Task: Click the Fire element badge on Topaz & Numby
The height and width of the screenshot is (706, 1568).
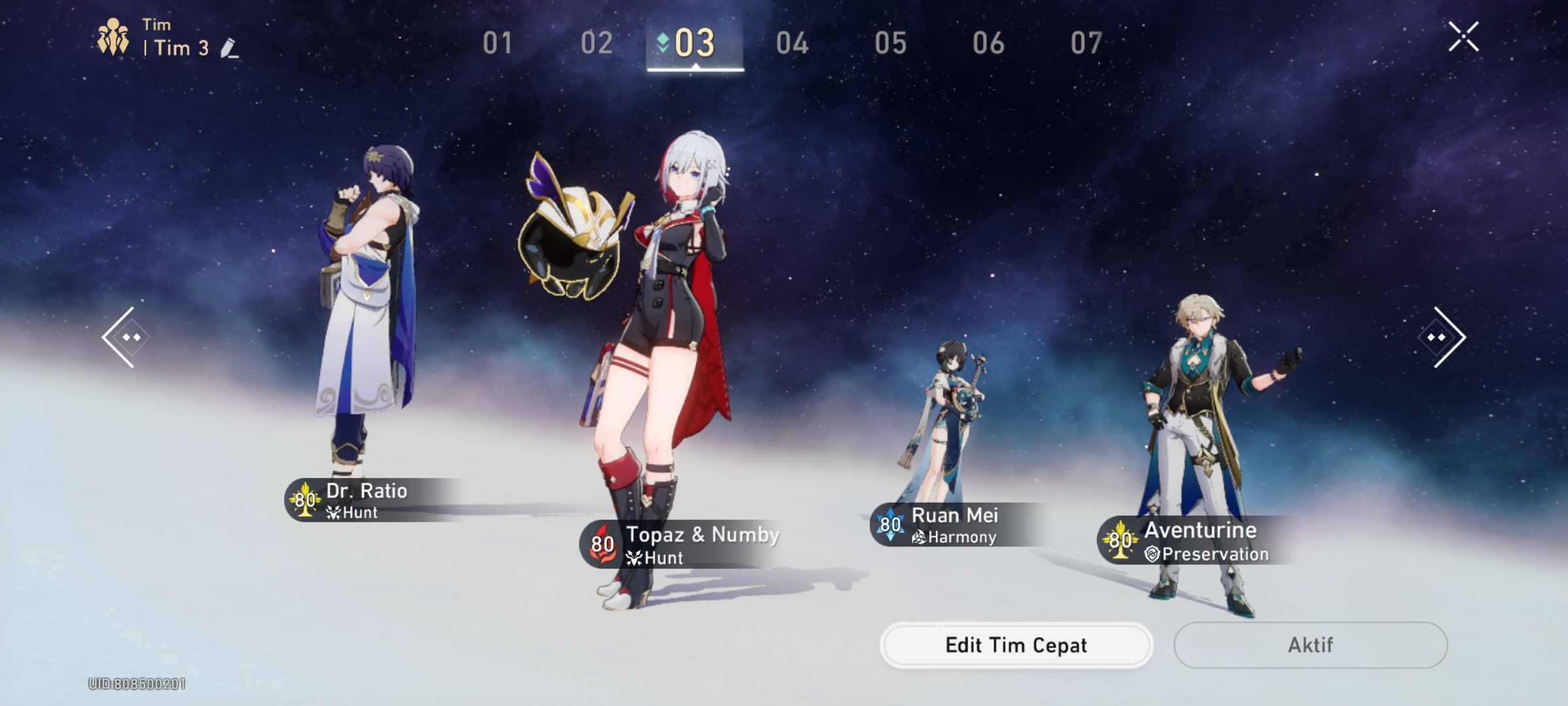Action: coord(601,543)
